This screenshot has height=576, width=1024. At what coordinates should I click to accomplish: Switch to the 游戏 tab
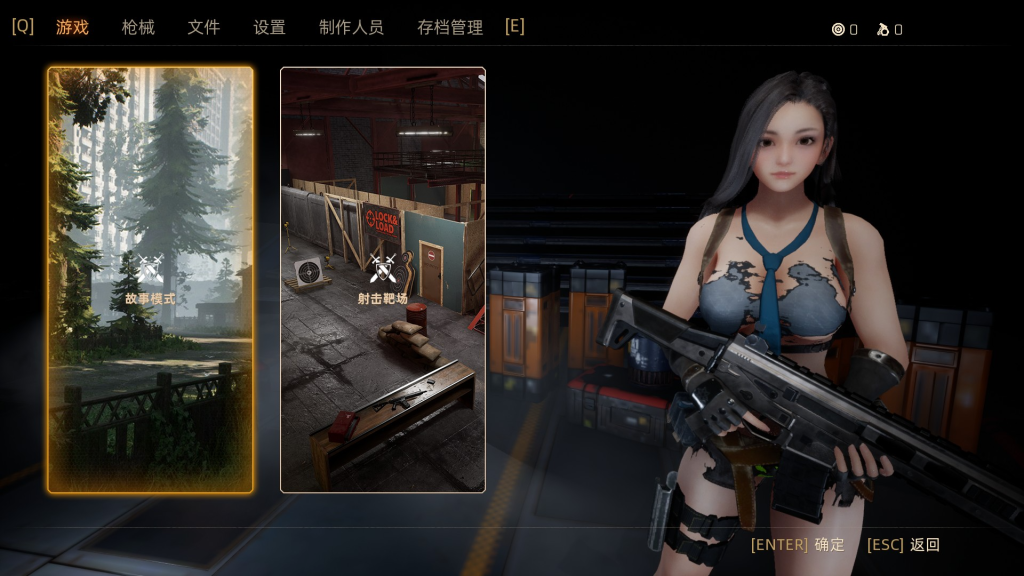[72, 27]
